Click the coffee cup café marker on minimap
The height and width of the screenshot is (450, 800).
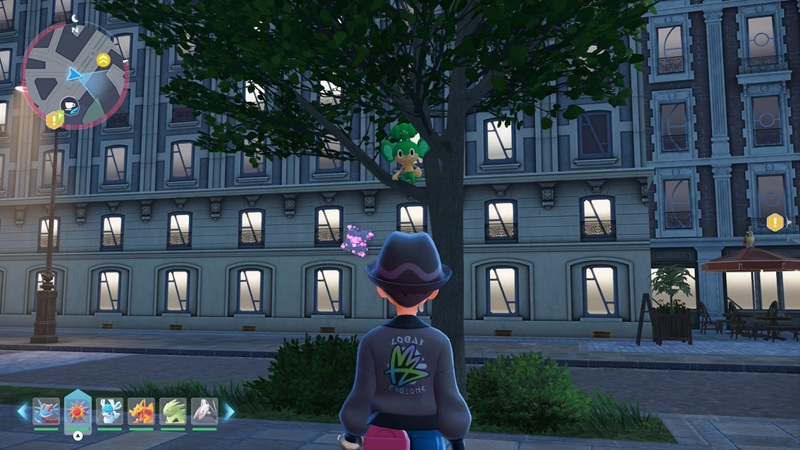[69, 104]
